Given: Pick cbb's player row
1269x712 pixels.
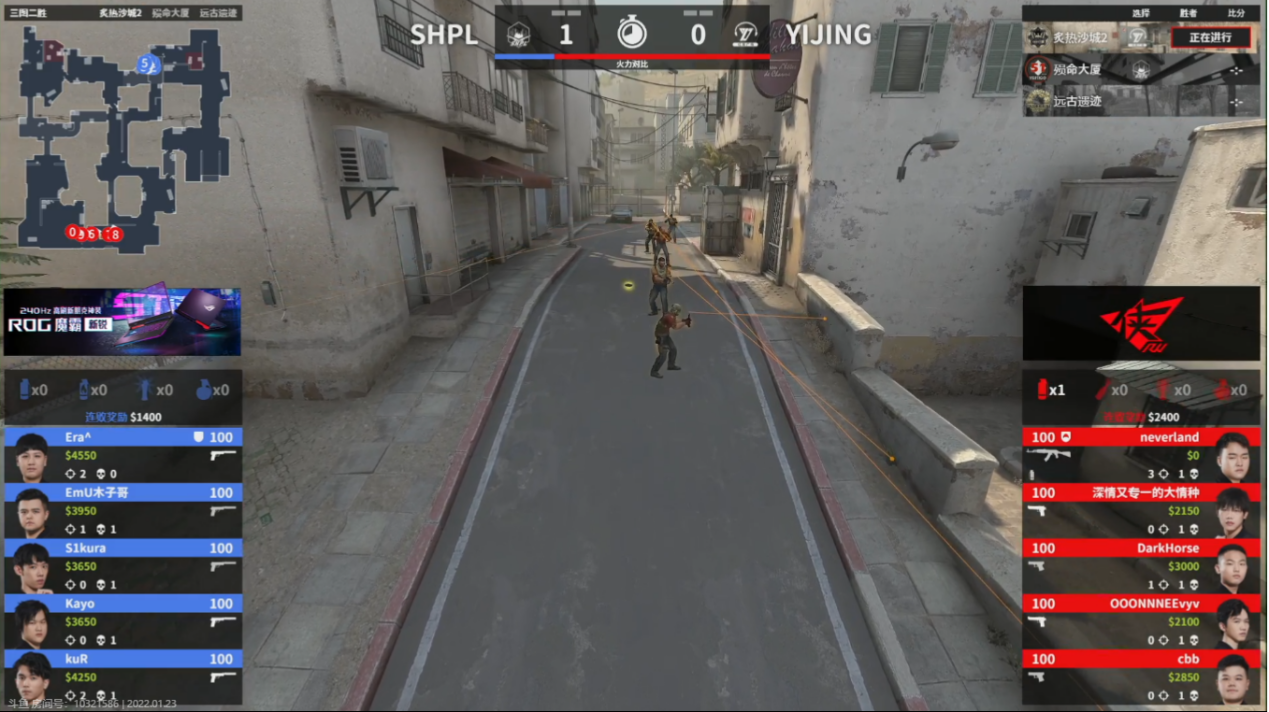Looking at the screenshot, I should click(1140, 678).
